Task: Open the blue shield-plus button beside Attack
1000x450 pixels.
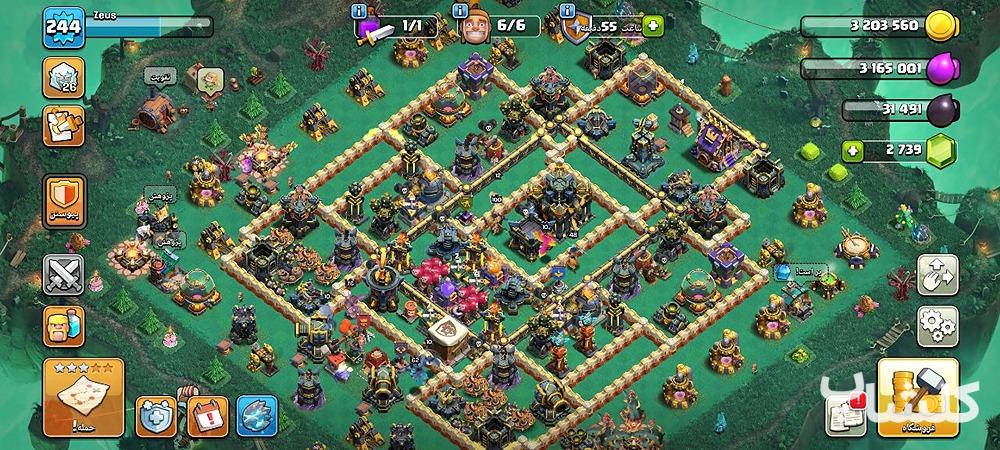Action: (157, 413)
